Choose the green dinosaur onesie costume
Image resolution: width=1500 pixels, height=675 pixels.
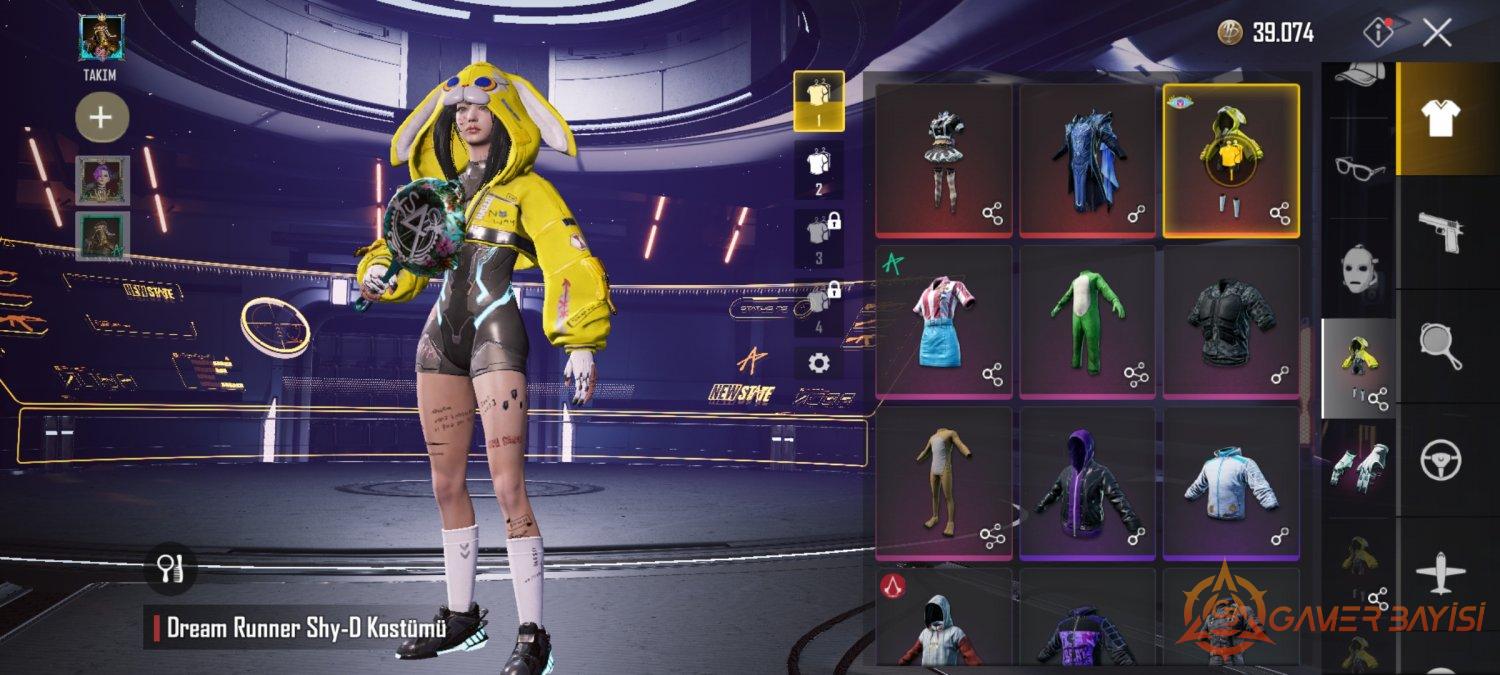(1087, 322)
